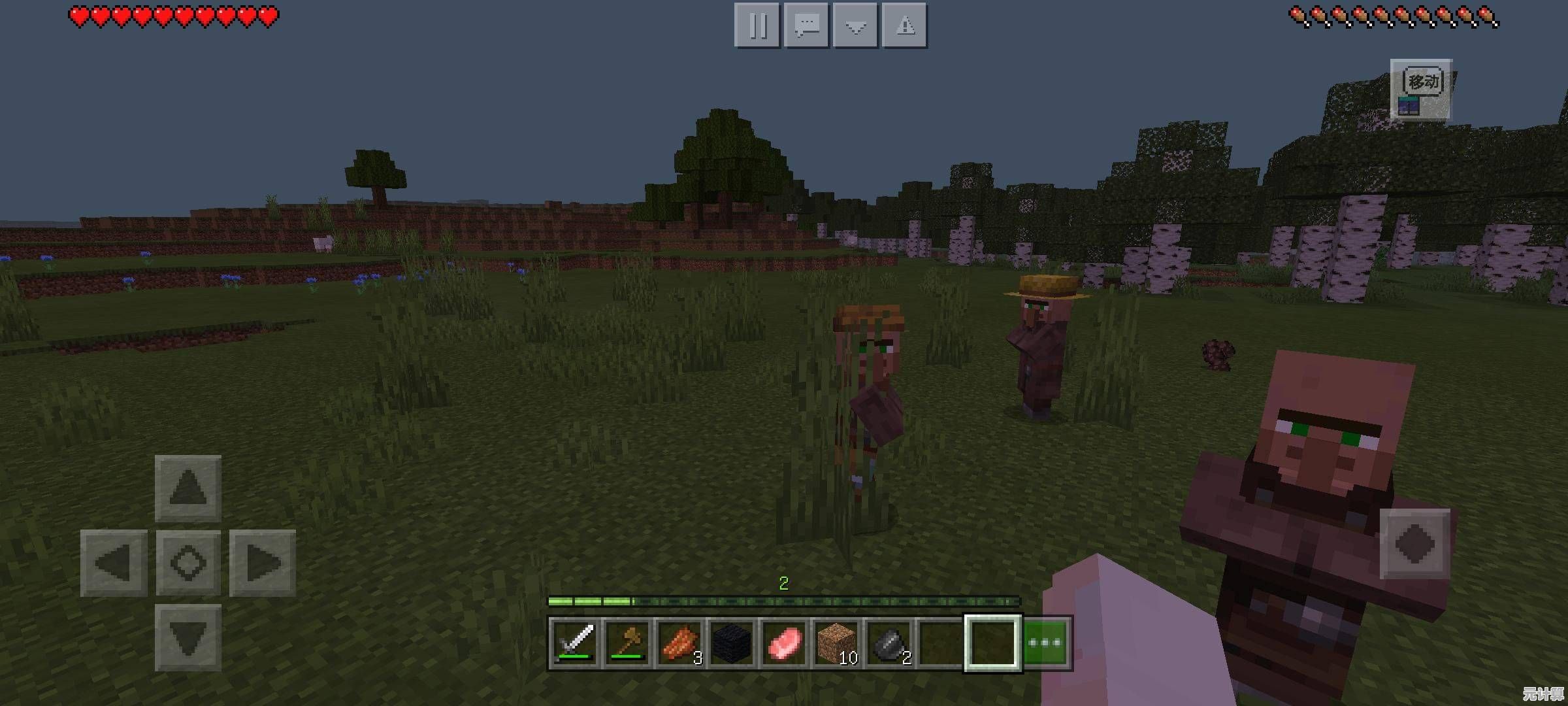Viewport: 1568px width, 706px height.
Task: Strafe left with the left arrow
Action: (x=114, y=563)
